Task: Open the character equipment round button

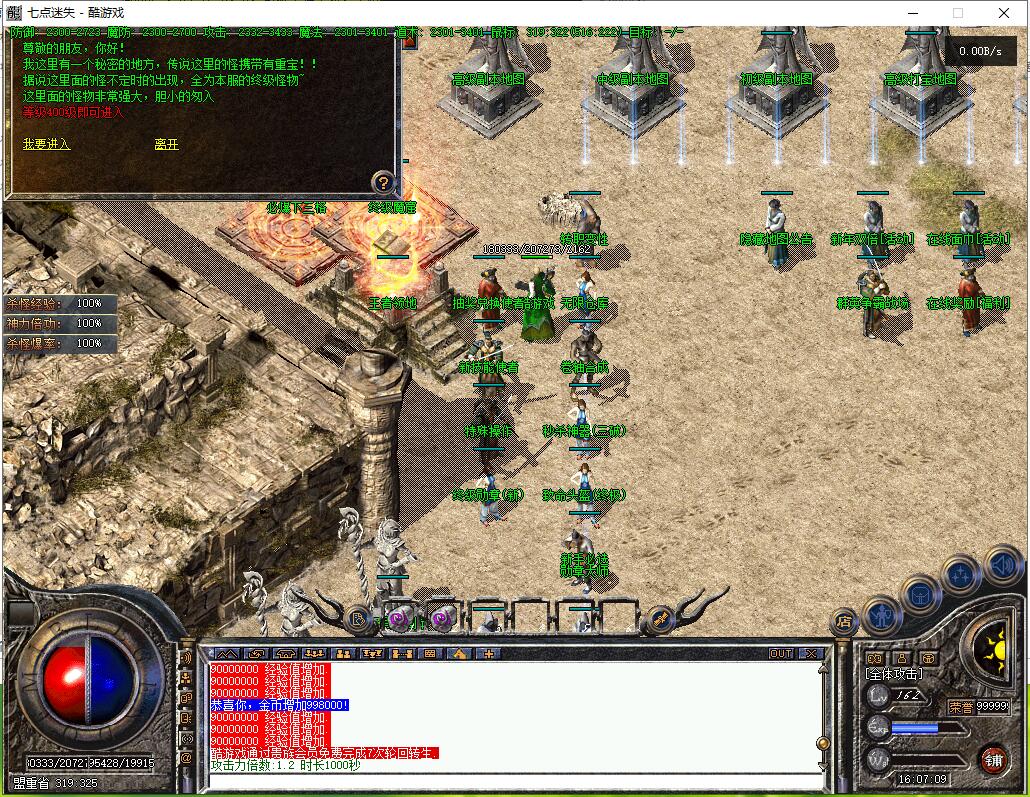Action: tap(882, 613)
